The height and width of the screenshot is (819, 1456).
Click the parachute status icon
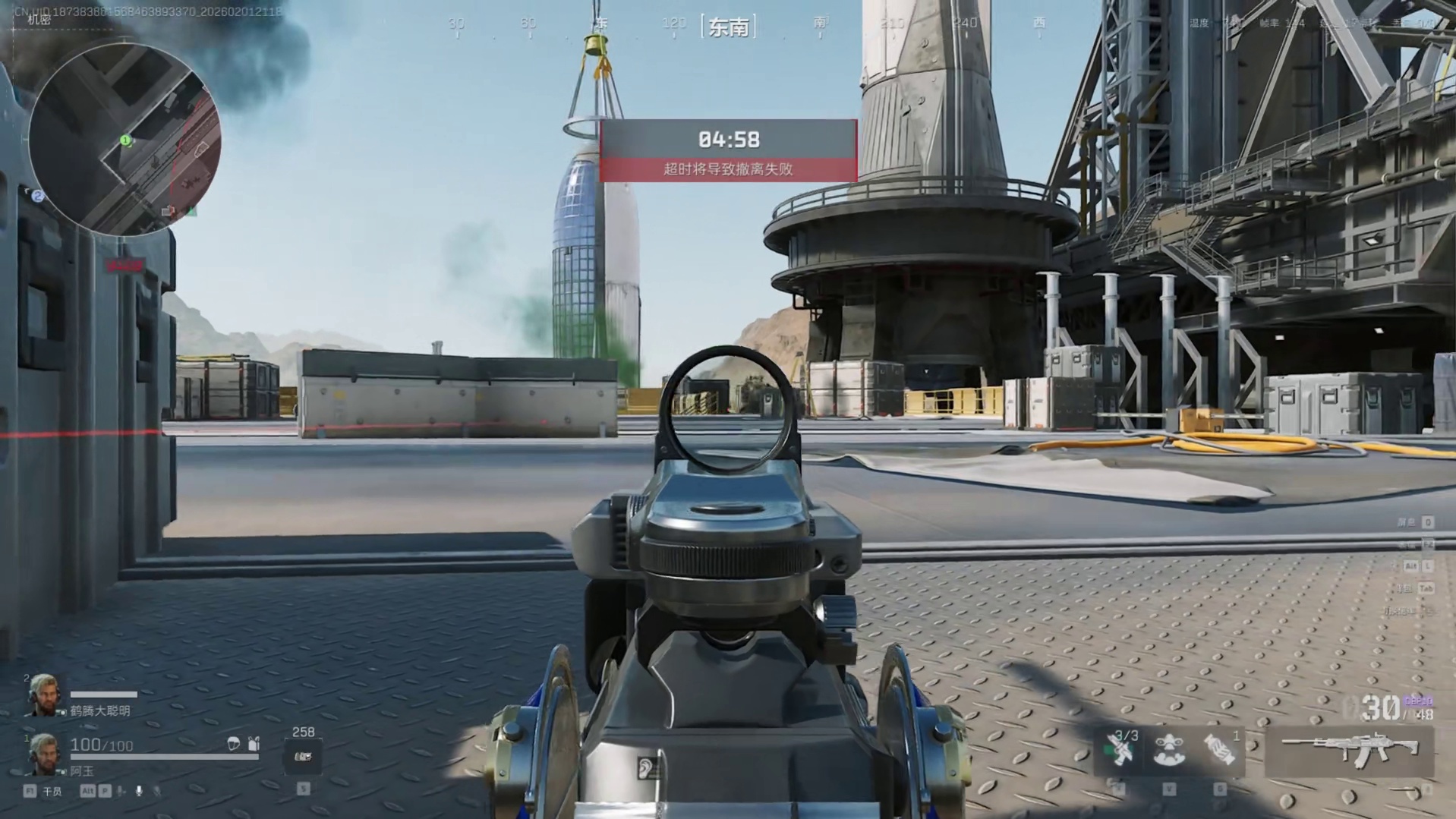click(233, 744)
